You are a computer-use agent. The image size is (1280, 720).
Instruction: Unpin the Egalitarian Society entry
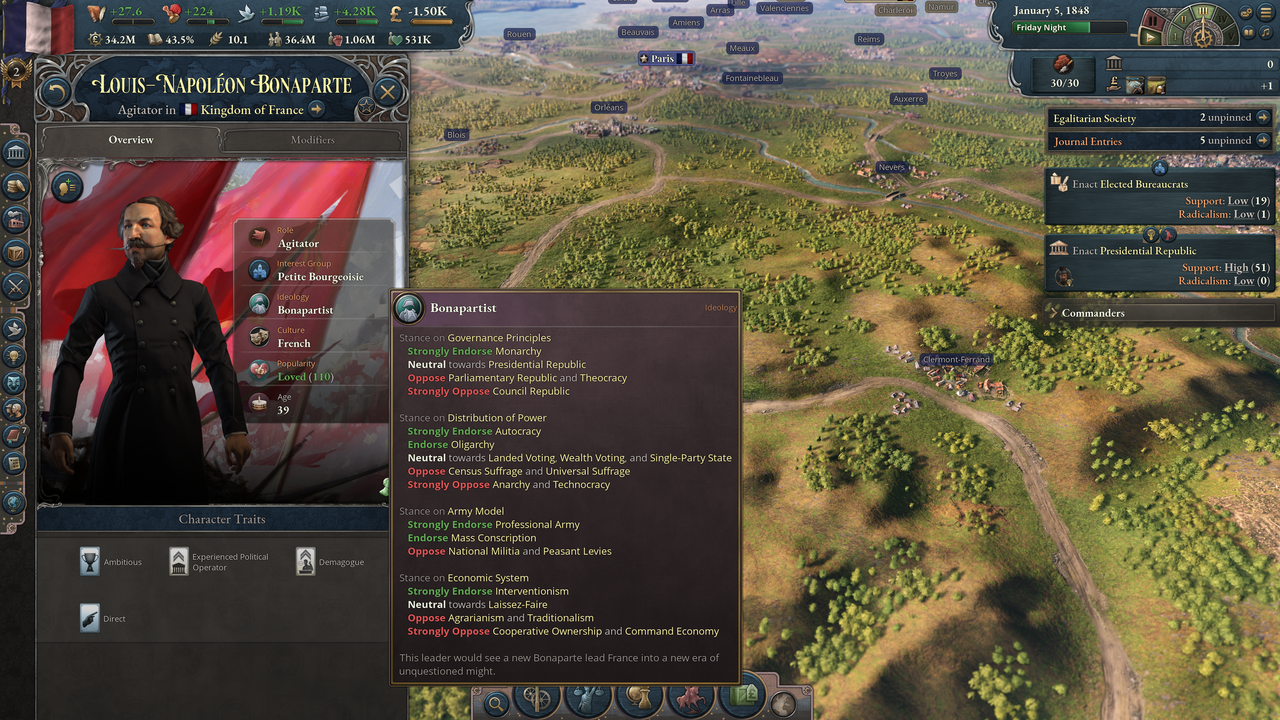tap(1264, 118)
